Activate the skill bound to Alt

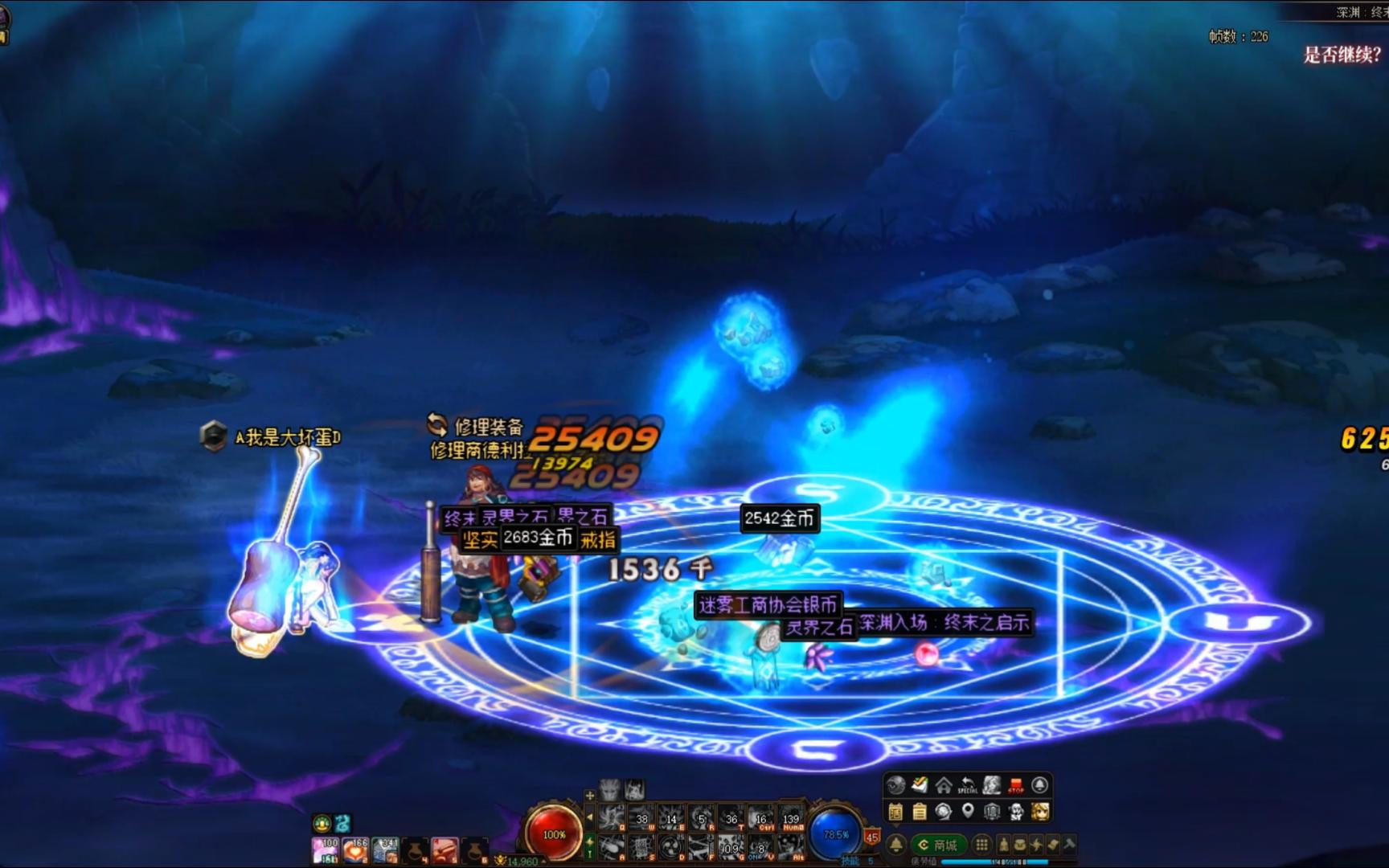(790, 847)
